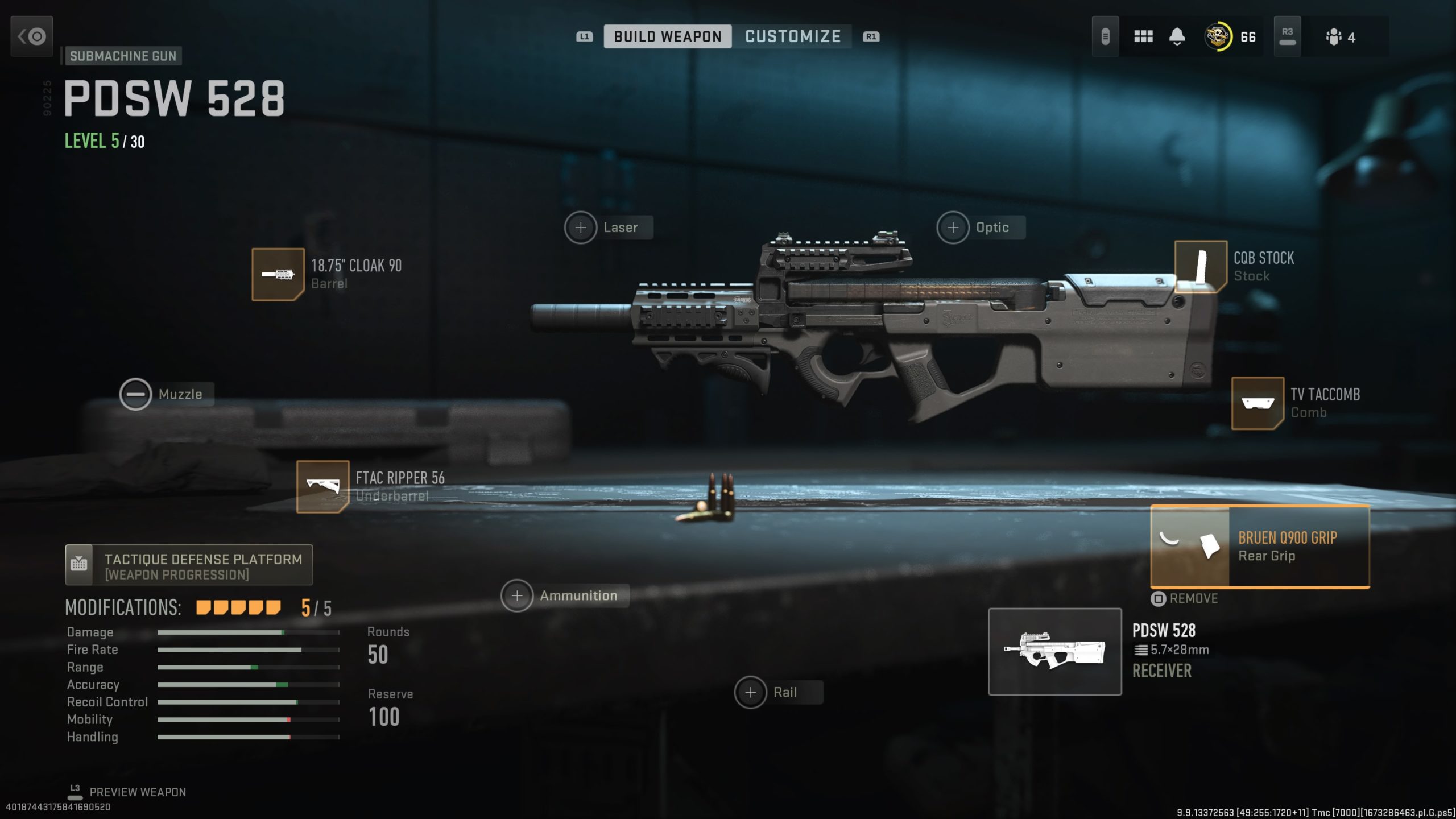The image size is (1456, 819).
Task: Go back using the top-left arrow button
Action: pyautogui.click(x=32, y=36)
